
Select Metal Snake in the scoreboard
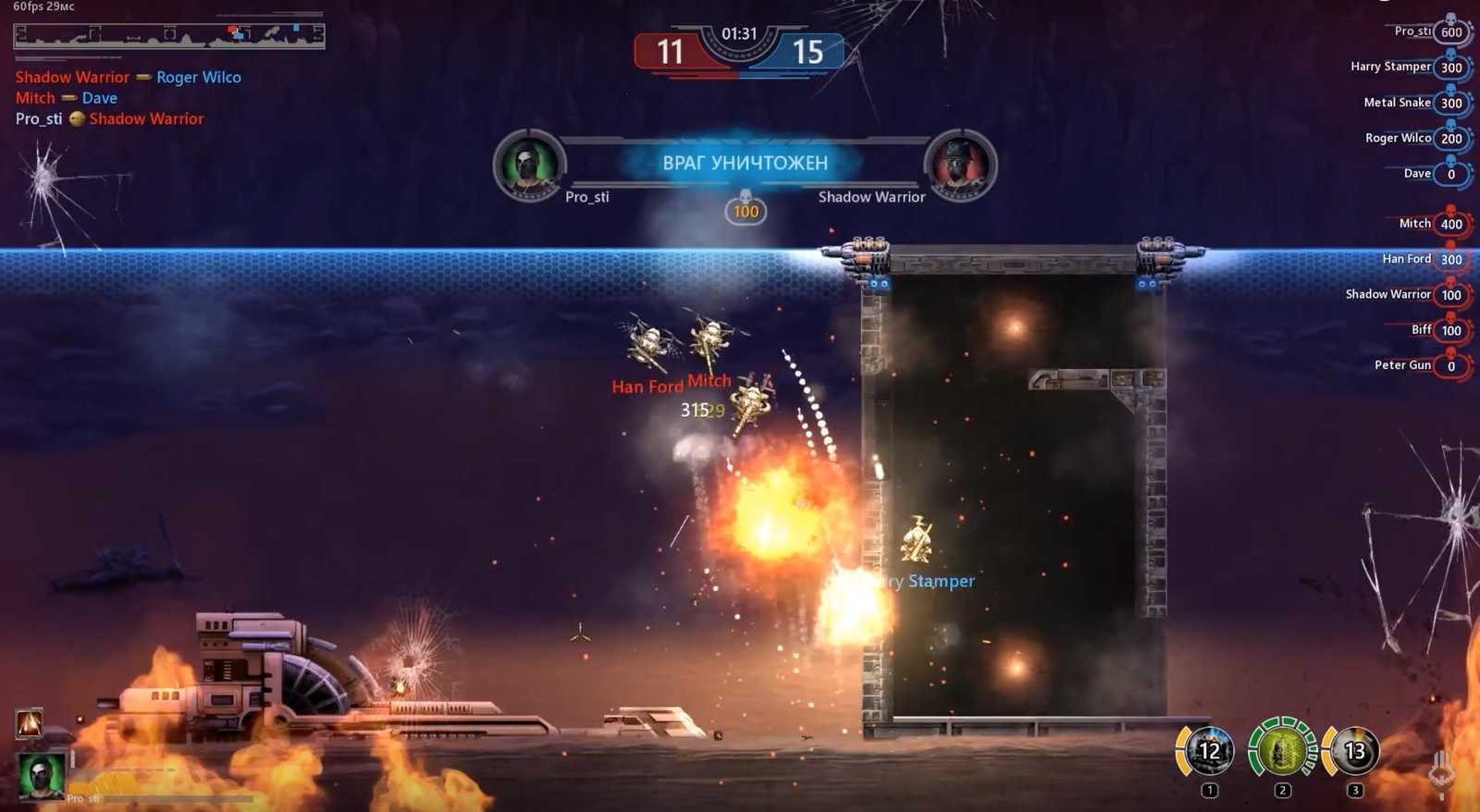coord(1414,103)
